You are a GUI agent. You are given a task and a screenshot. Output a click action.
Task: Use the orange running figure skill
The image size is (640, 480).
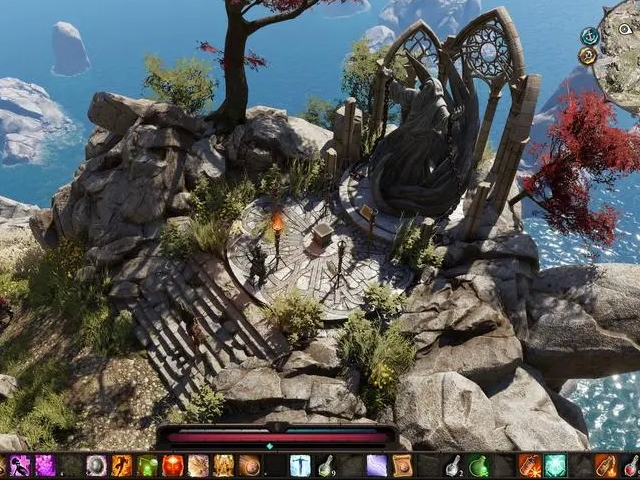(x=122, y=465)
